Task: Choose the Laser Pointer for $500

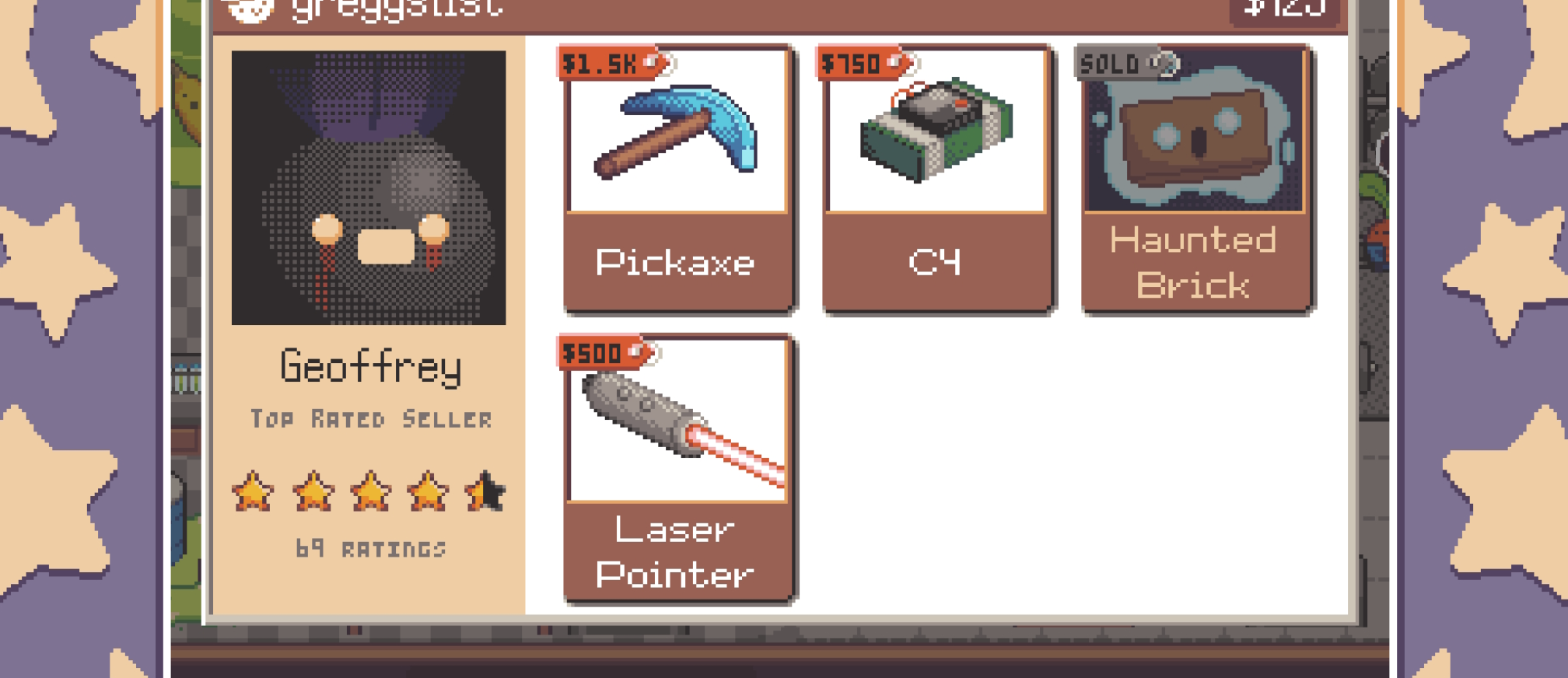Action: click(677, 469)
